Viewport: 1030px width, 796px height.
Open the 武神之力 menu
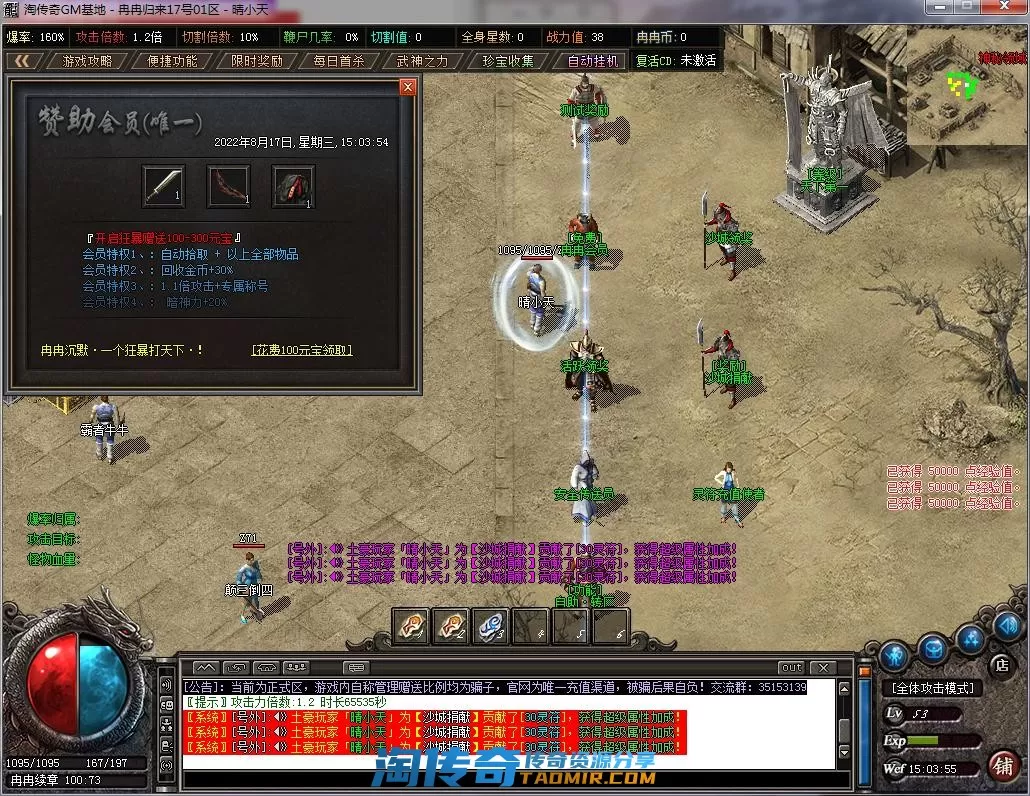423,61
